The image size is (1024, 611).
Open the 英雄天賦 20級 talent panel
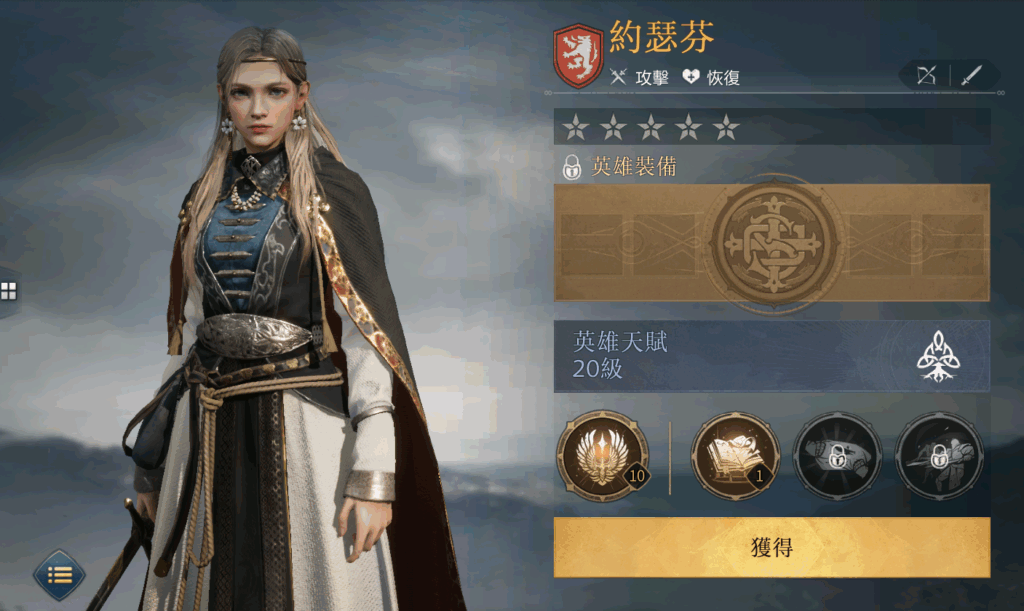(x=771, y=356)
